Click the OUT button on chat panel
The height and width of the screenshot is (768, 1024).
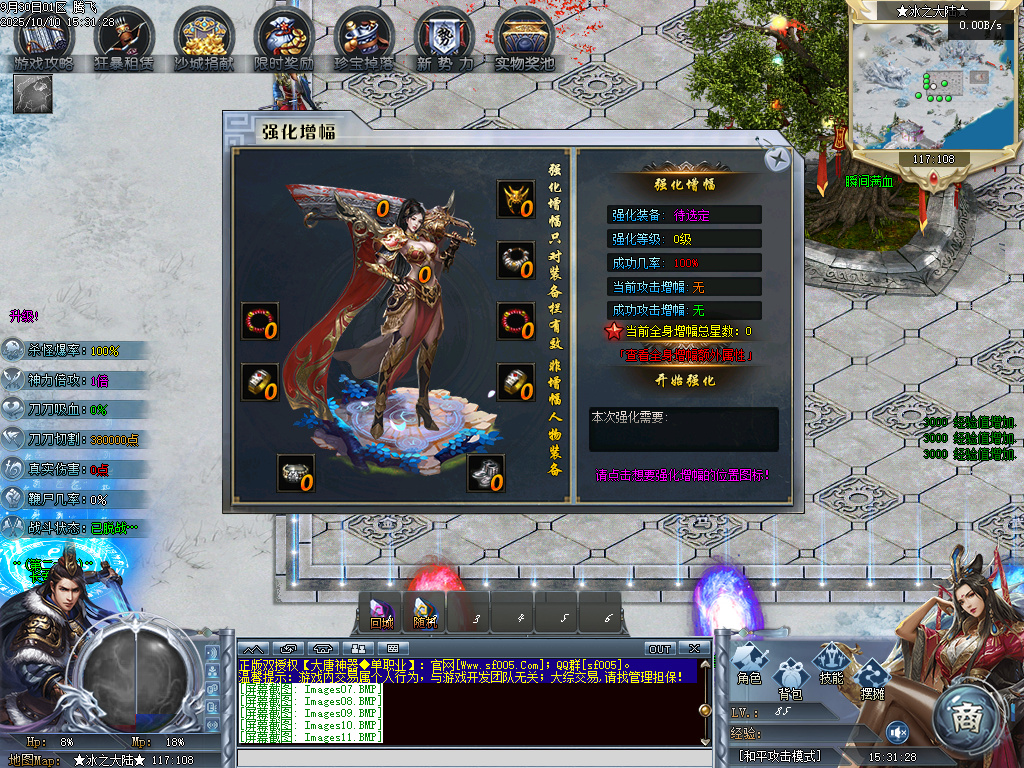click(x=660, y=649)
